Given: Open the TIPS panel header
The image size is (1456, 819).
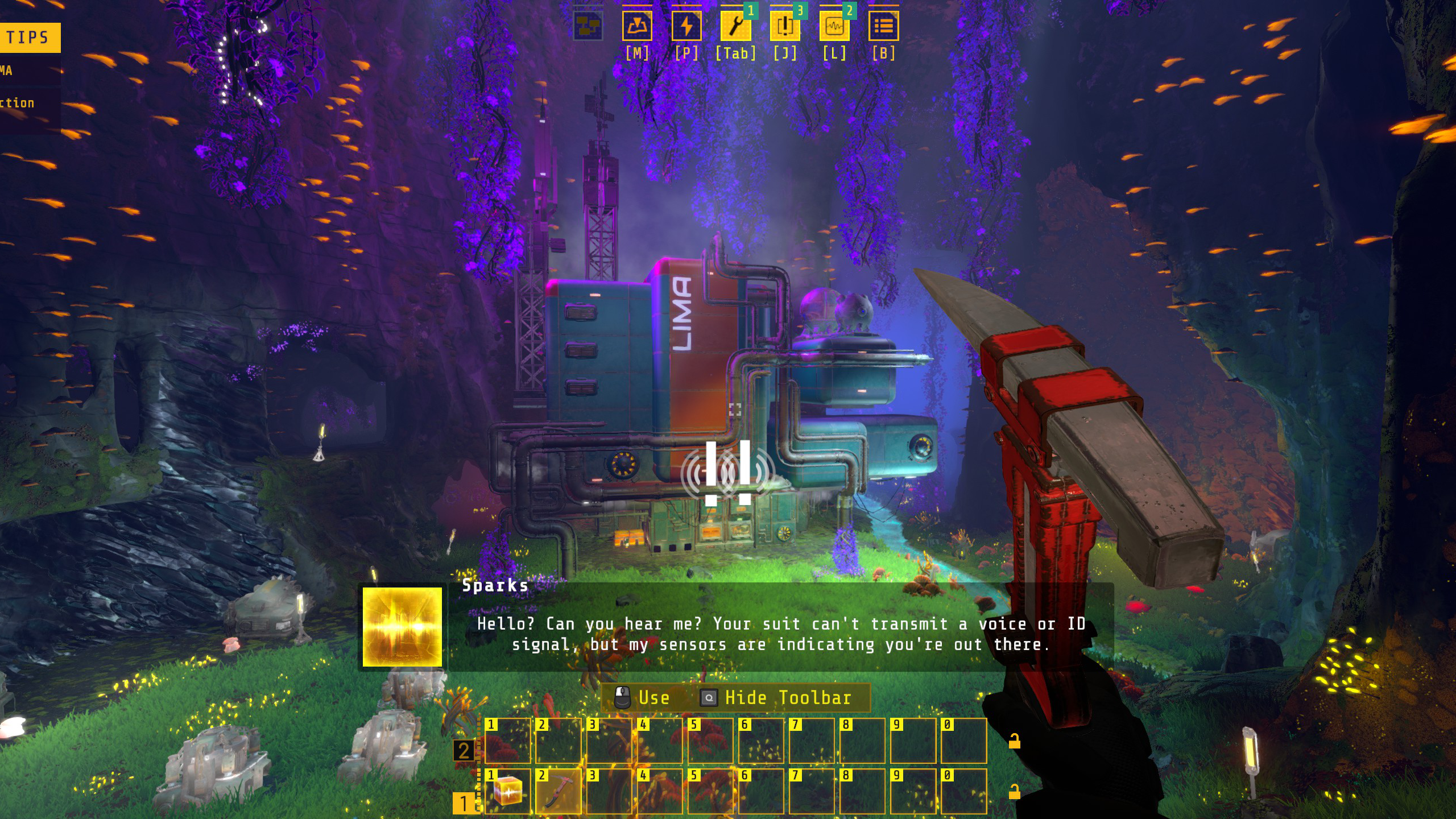Looking at the screenshot, I should (28, 38).
